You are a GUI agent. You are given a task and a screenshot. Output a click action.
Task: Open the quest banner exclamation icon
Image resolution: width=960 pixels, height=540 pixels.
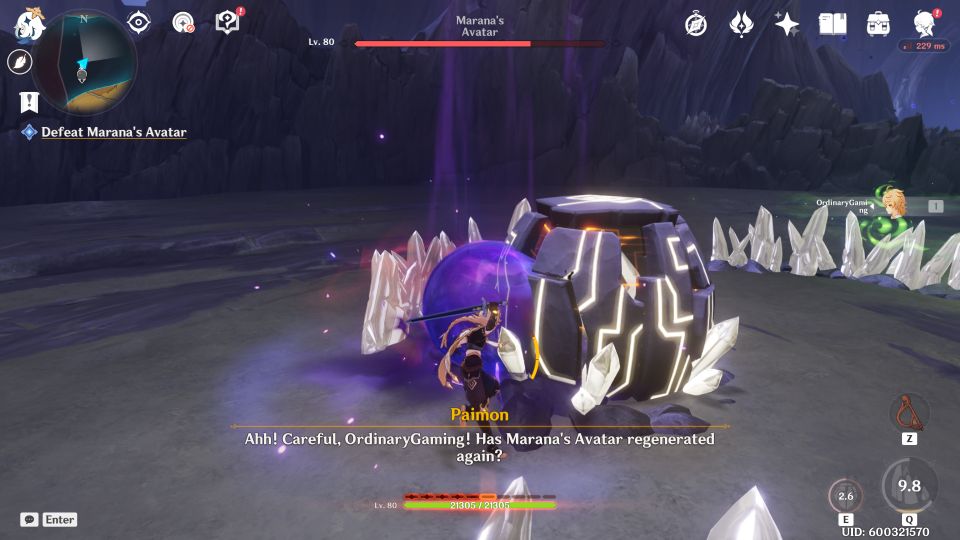tap(29, 101)
